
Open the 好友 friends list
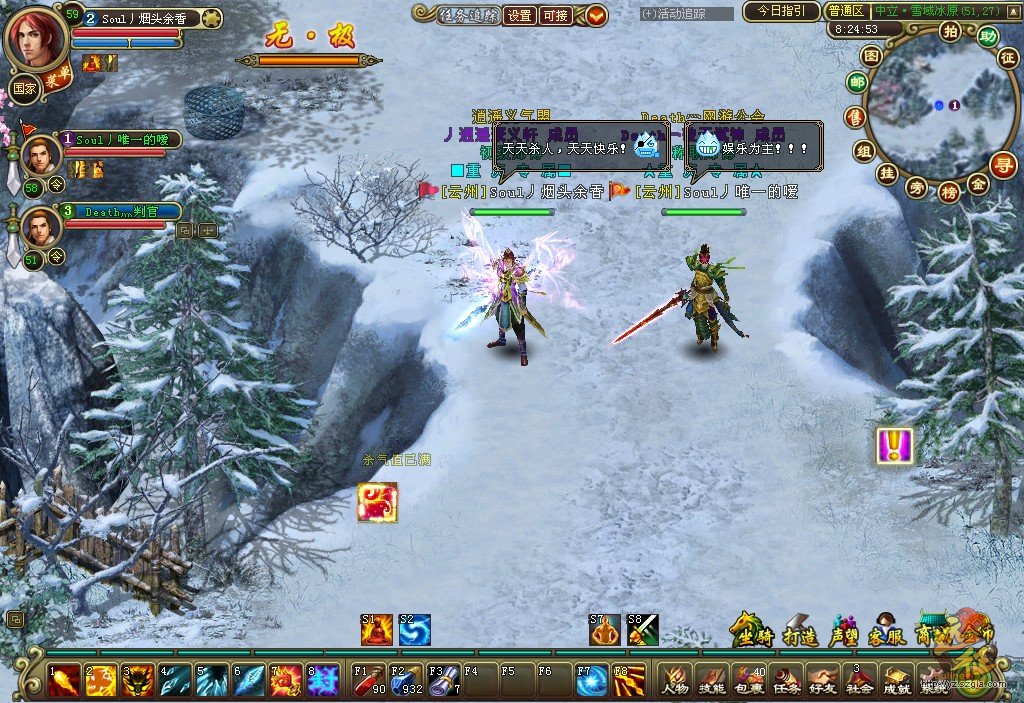(822, 680)
